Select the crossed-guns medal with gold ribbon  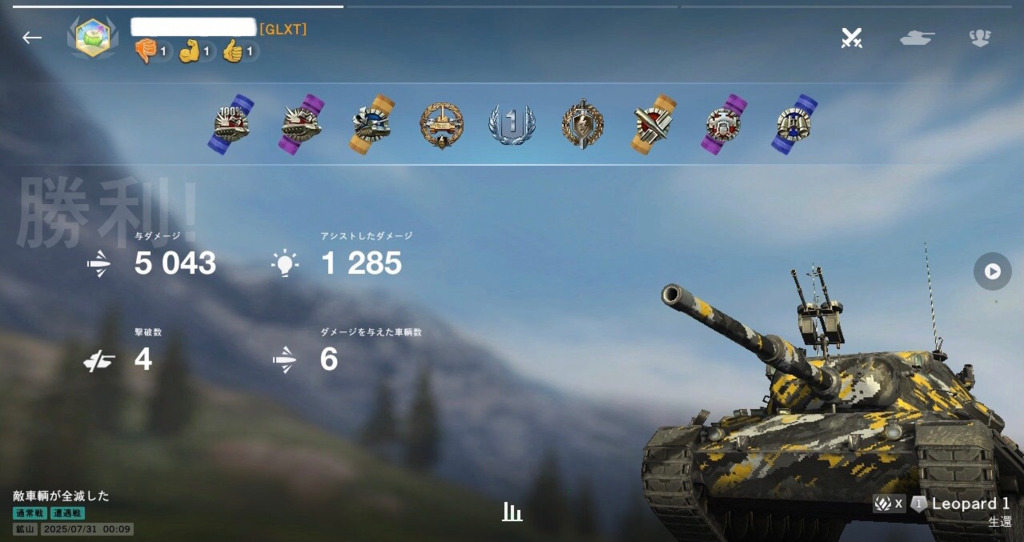tap(651, 124)
